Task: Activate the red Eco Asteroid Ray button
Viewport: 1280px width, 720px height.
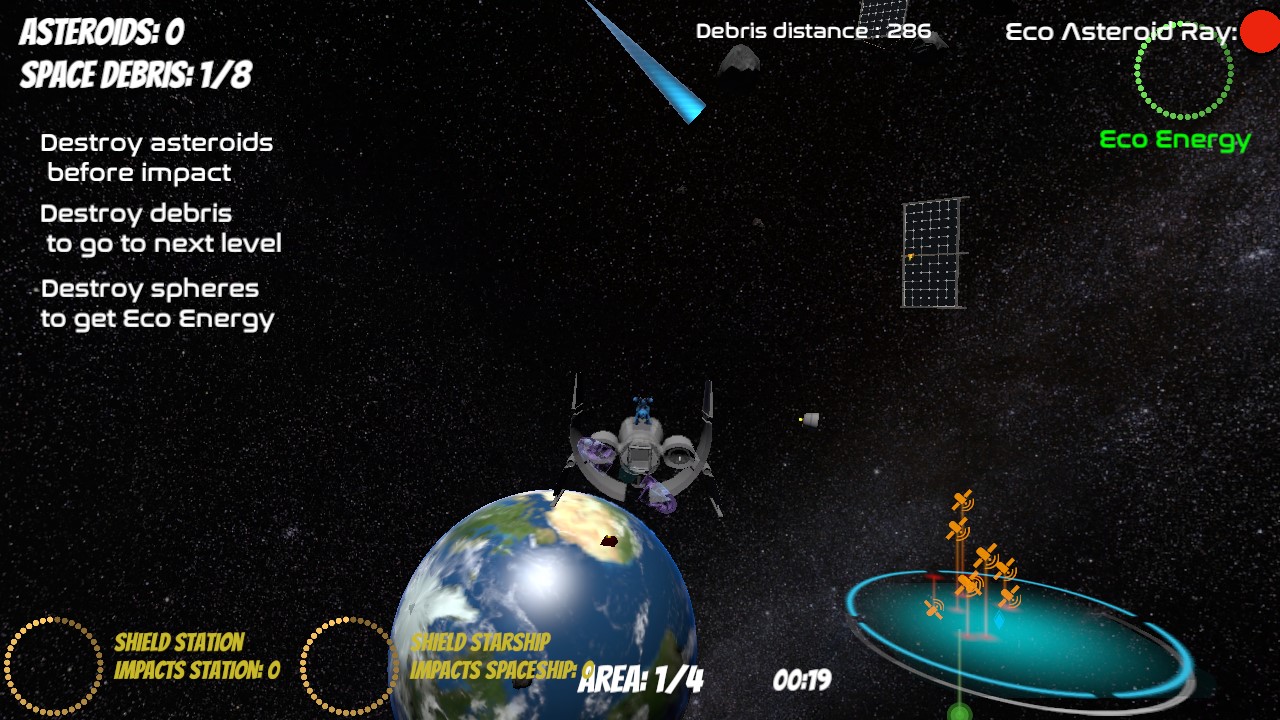Action: coord(1259,32)
